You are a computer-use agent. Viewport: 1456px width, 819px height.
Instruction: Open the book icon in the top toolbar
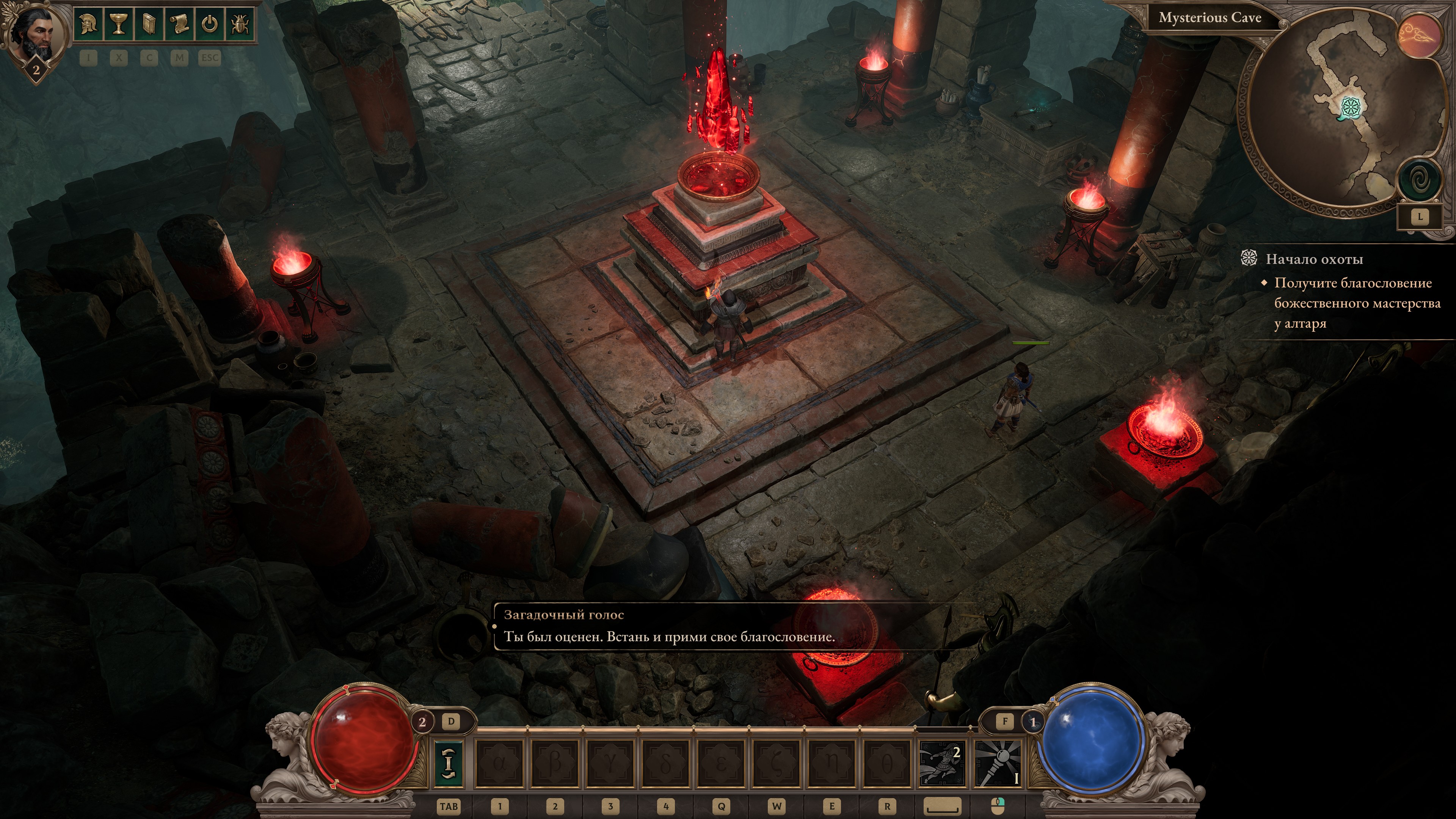[149, 24]
